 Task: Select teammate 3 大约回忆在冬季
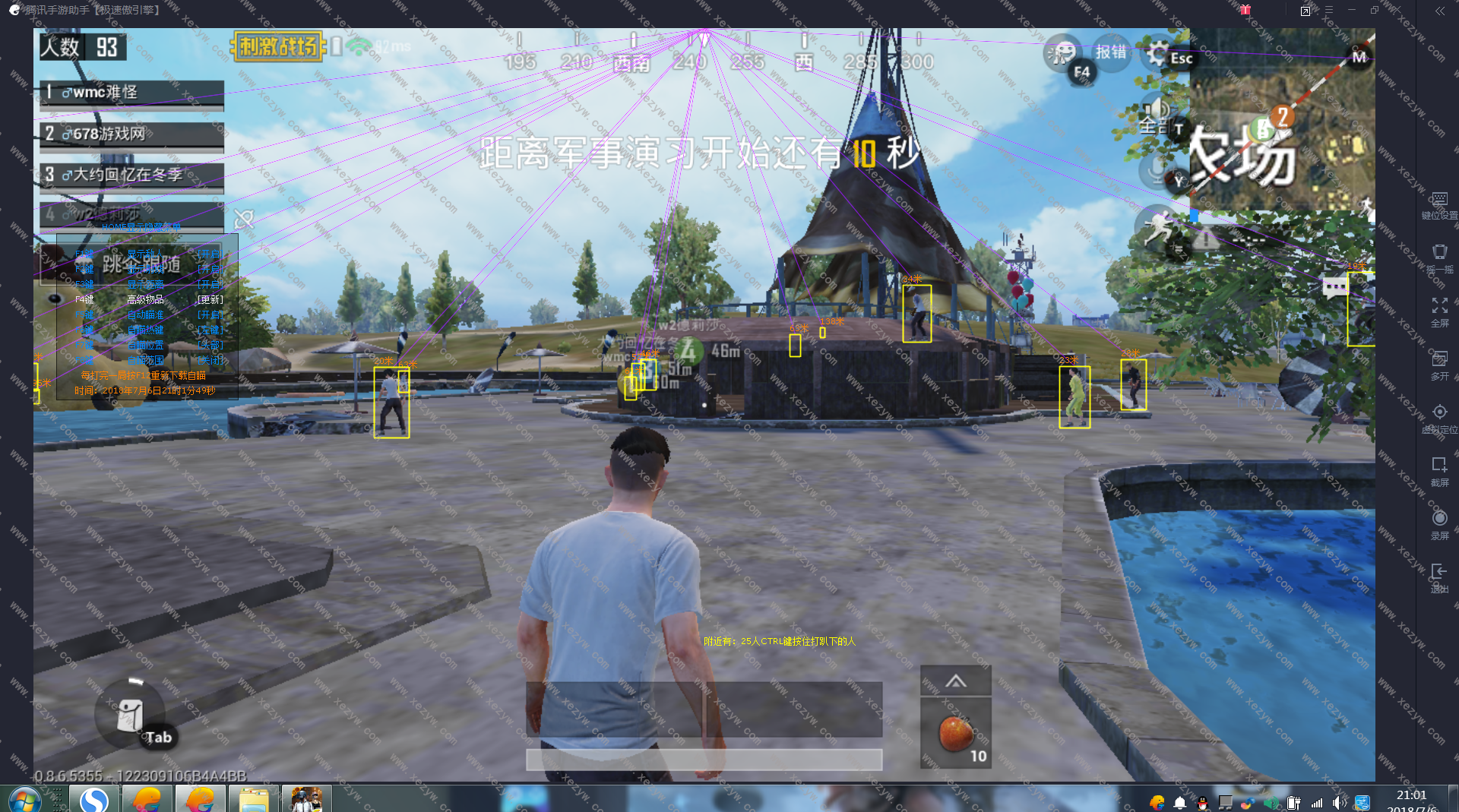(132, 175)
